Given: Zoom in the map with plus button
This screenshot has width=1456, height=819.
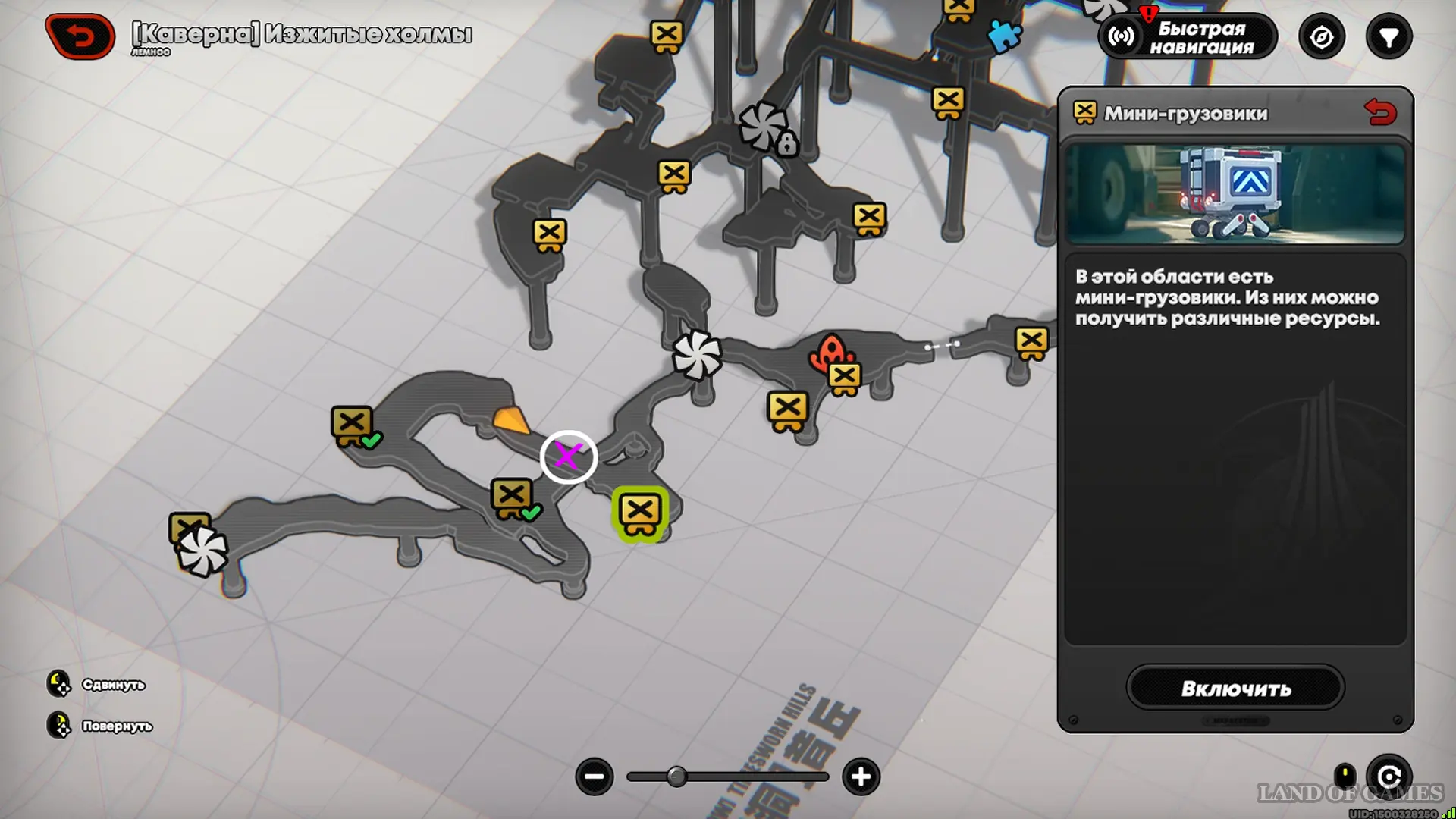Looking at the screenshot, I should click(x=861, y=777).
